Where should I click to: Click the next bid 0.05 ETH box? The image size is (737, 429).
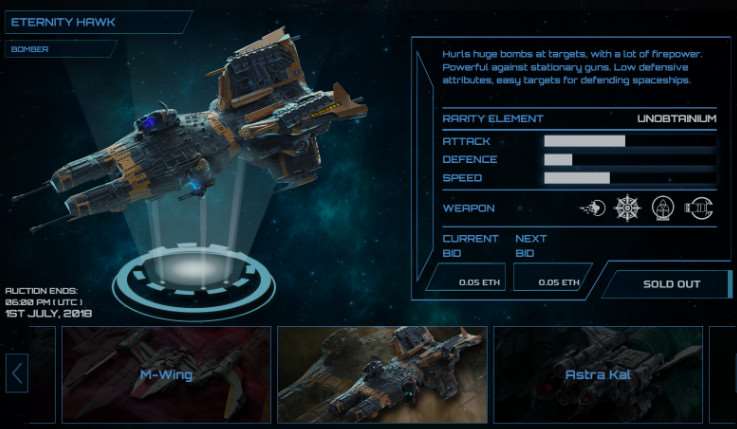pos(553,281)
